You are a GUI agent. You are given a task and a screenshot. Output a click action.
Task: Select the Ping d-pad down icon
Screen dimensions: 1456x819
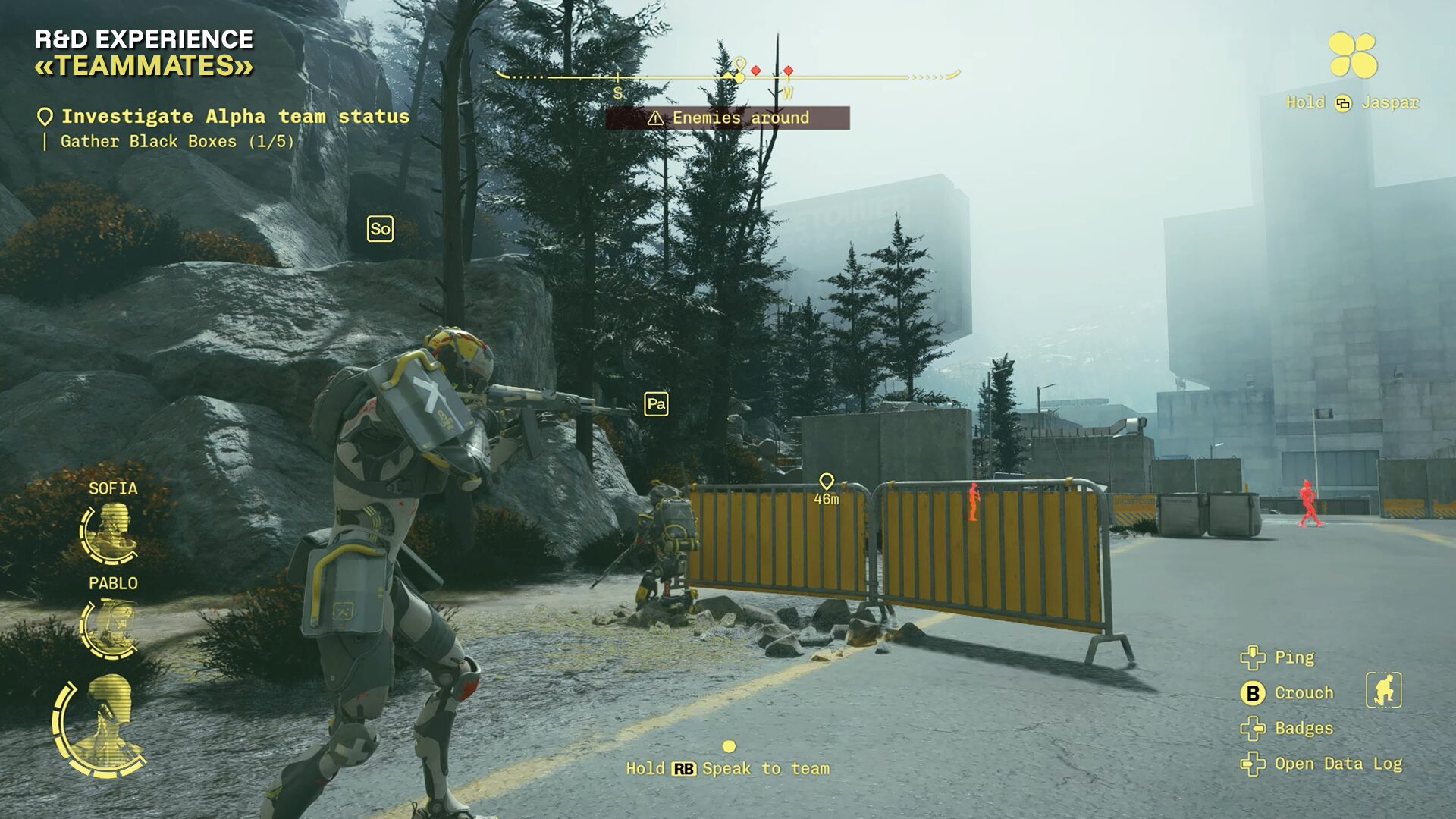point(1251,658)
